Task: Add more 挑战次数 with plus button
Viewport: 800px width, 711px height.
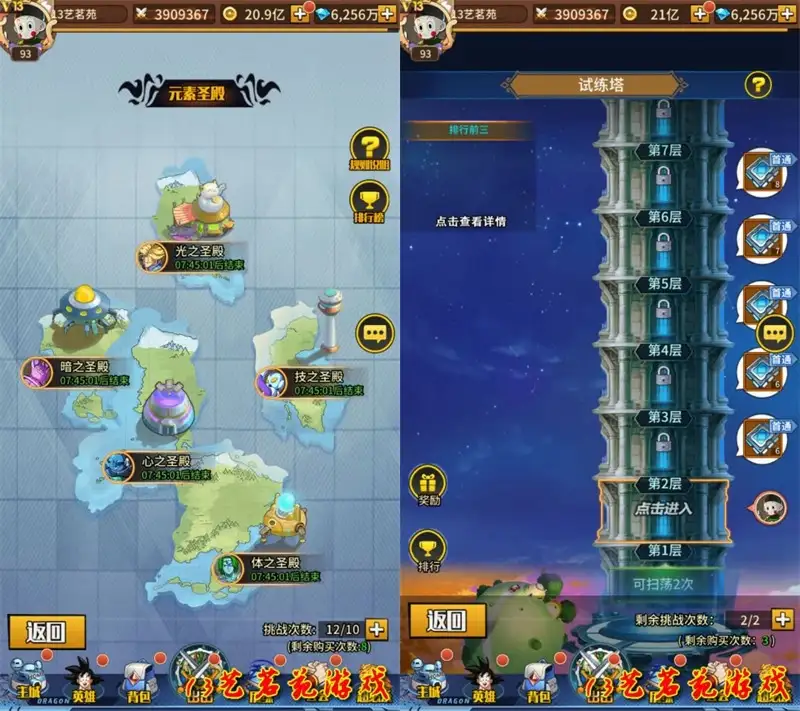Action: (376, 629)
